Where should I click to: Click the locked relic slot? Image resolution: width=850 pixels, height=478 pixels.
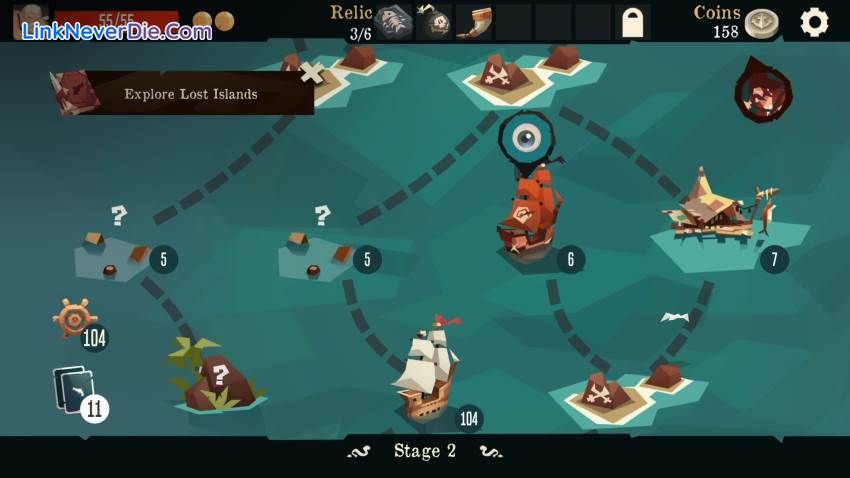tap(632, 22)
